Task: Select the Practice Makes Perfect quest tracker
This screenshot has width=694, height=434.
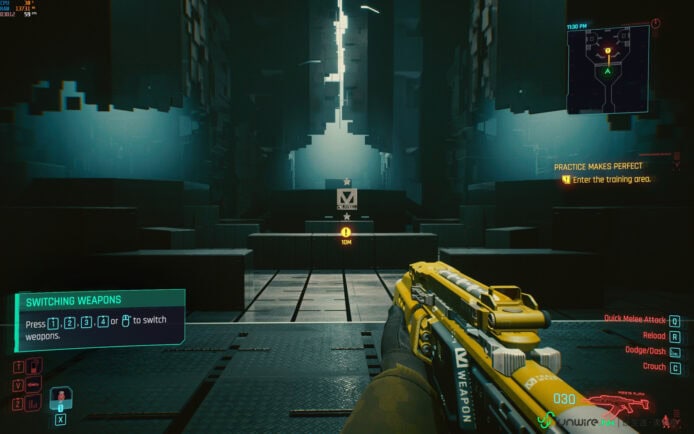Action: 599,165
